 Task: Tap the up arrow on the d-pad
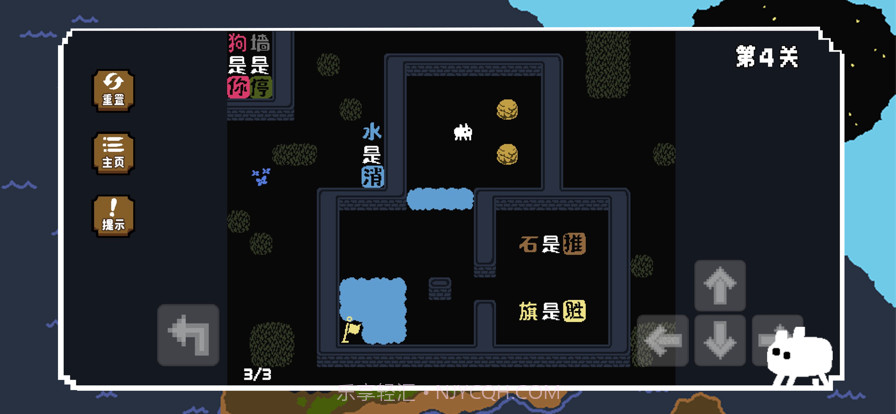720,286
